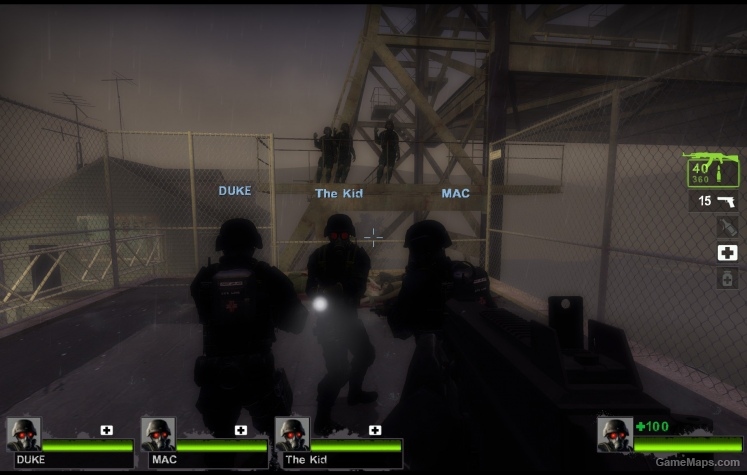Screen dimensions: 747x475
Task: Select the molotov throwable slot
Action: coord(727,227)
